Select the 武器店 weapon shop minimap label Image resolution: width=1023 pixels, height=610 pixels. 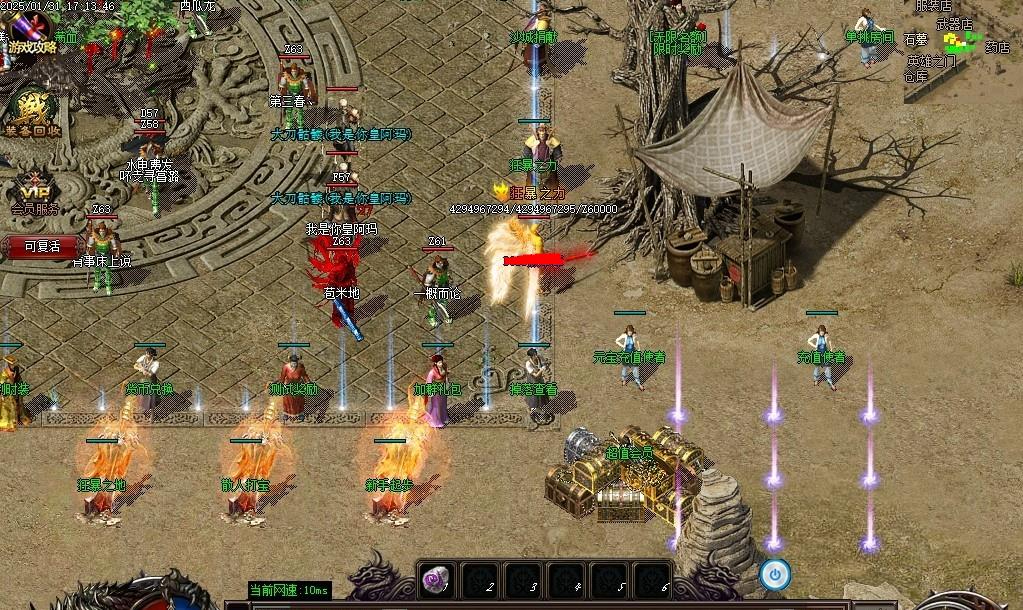pos(954,23)
